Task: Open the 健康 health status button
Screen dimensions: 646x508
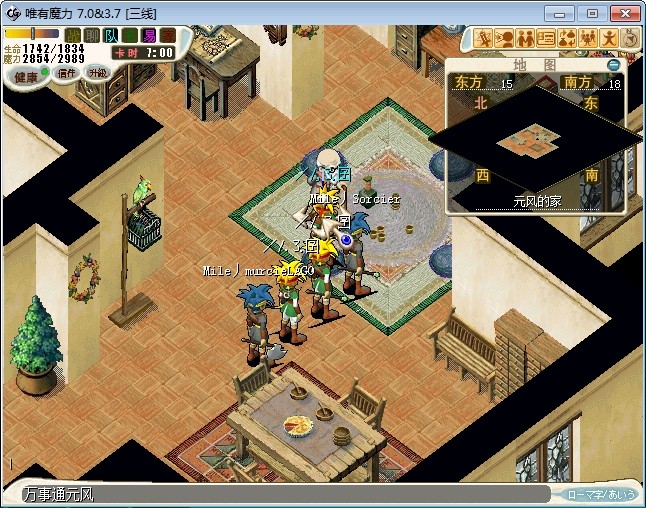Action: coord(26,76)
